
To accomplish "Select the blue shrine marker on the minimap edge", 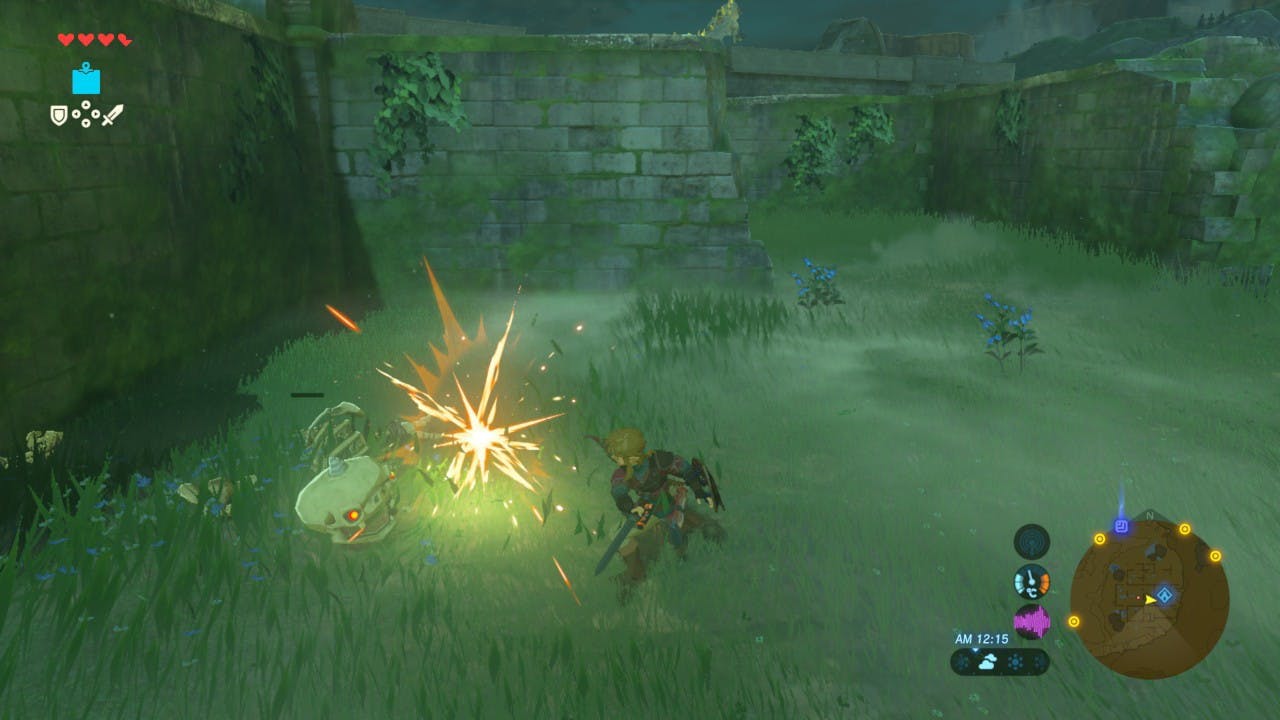I will [x=1121, y=526].
